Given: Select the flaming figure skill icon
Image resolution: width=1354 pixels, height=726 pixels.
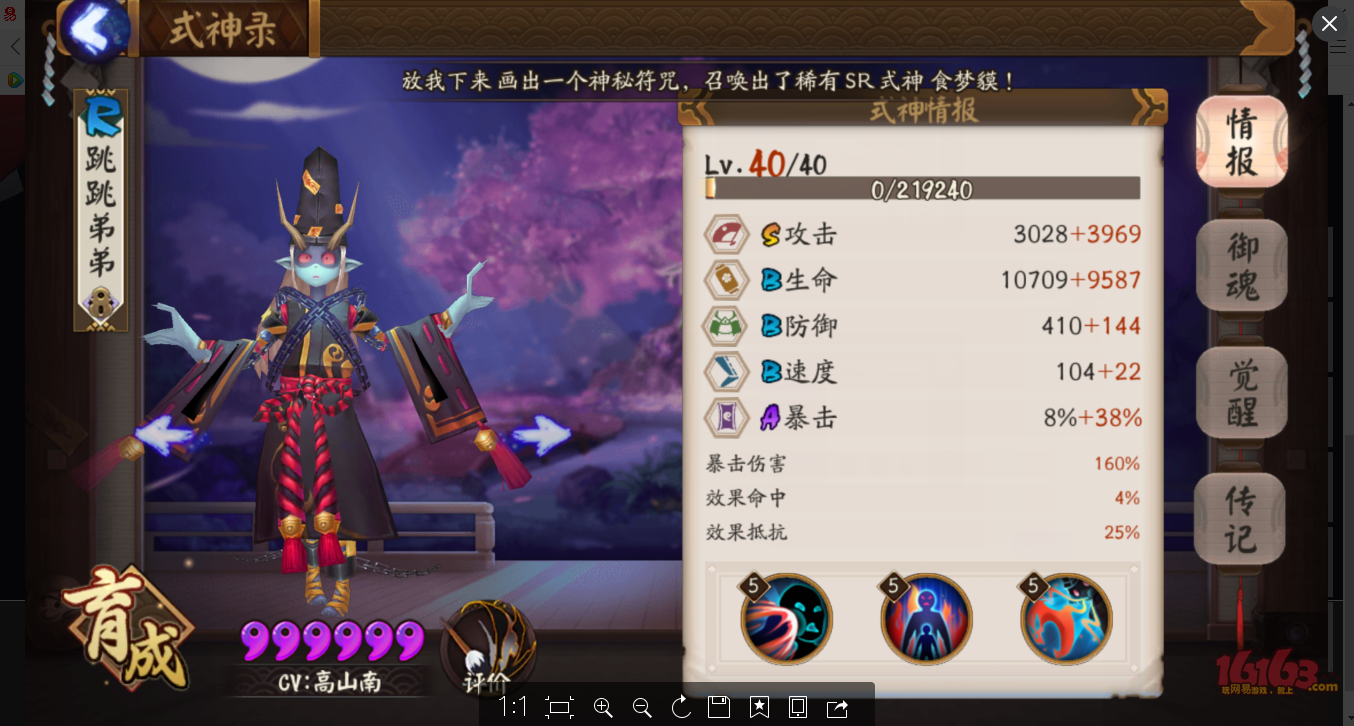Looking at the screenshot, I should (926, 618).
